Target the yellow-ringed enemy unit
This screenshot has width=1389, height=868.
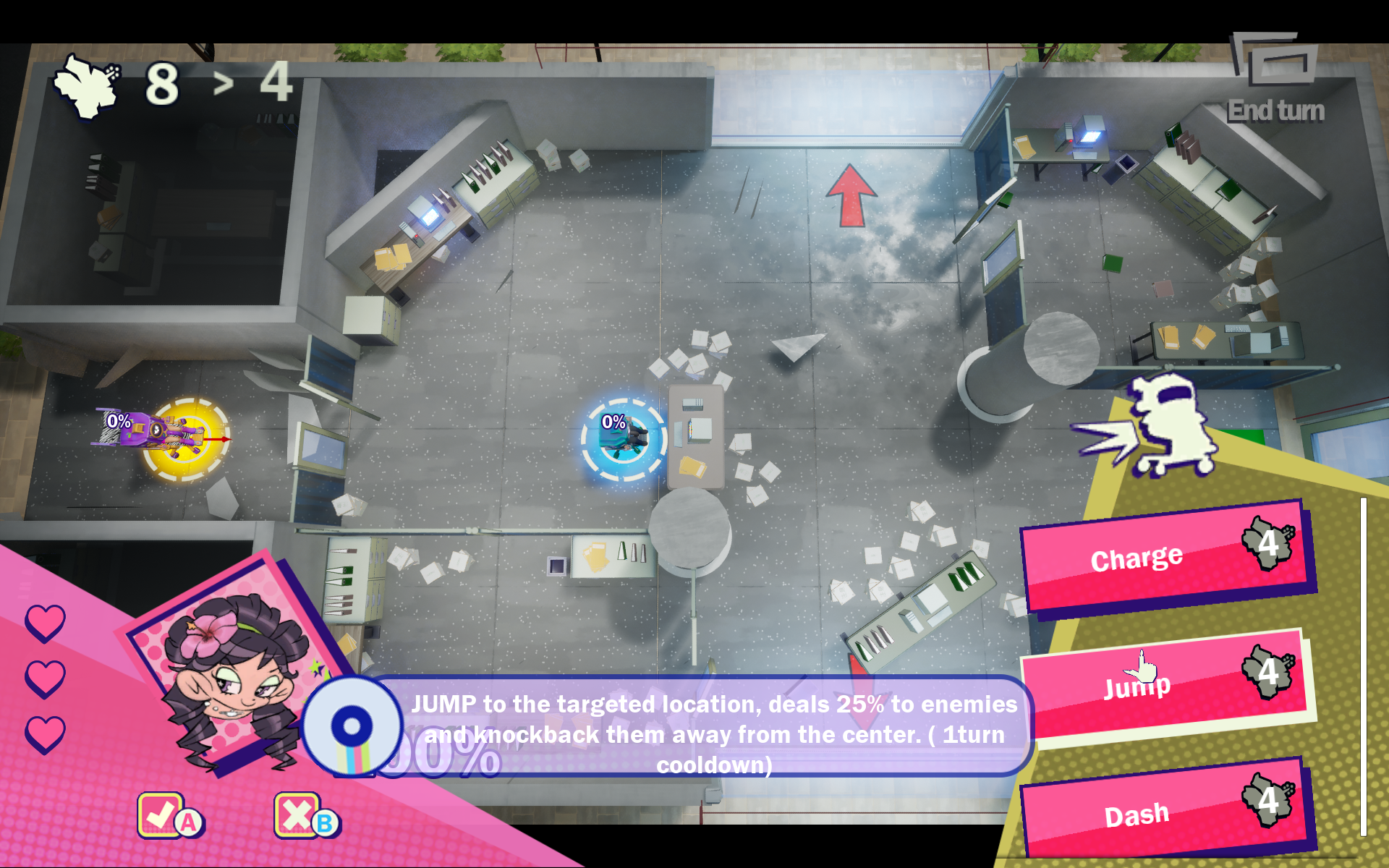[x=184, y=438]
